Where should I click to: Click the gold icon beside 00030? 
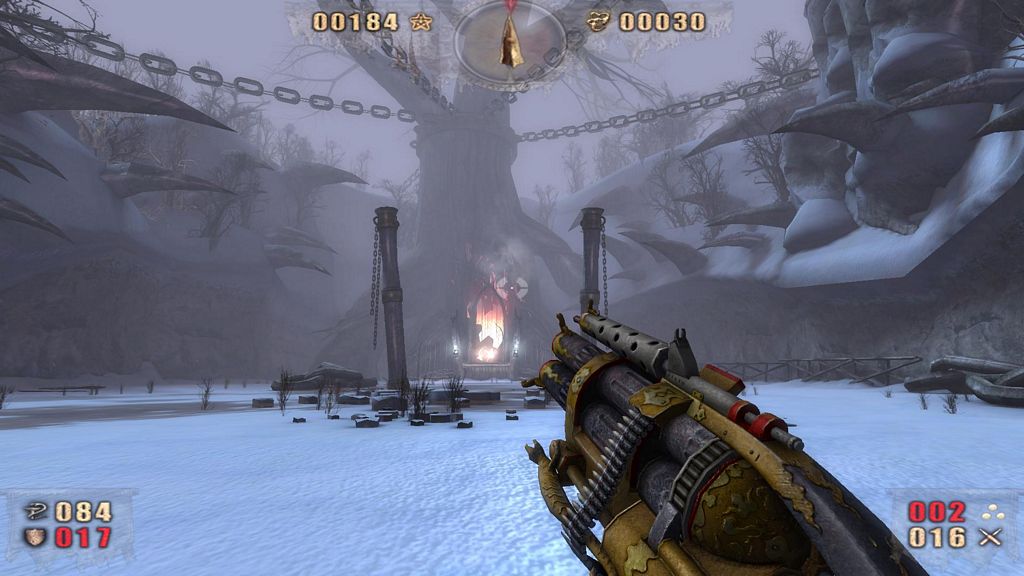[598, 22]
